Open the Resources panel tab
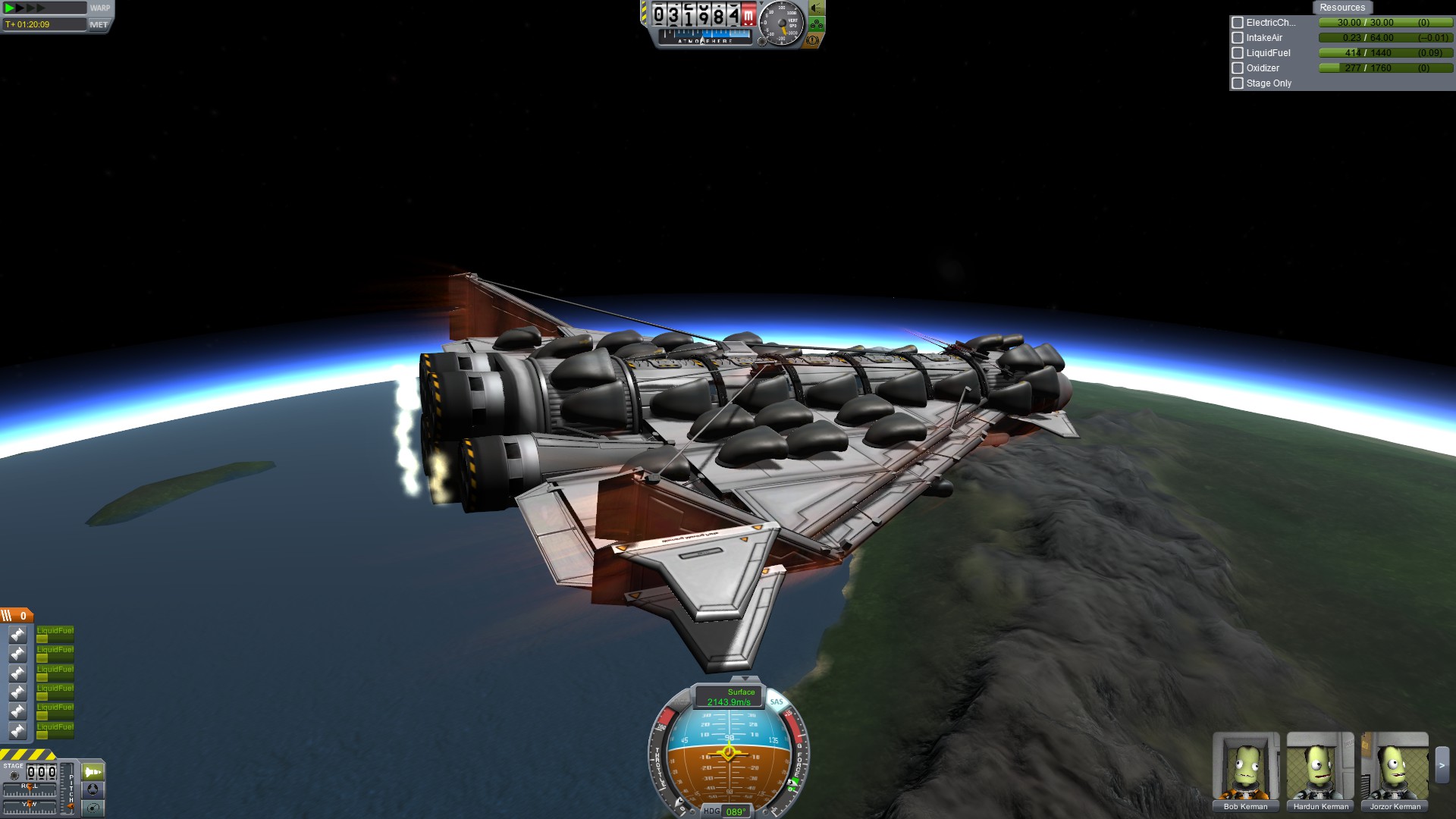Image resolution: width=1456 pixels, height=819 pixels. click(x=1341, y=8)
